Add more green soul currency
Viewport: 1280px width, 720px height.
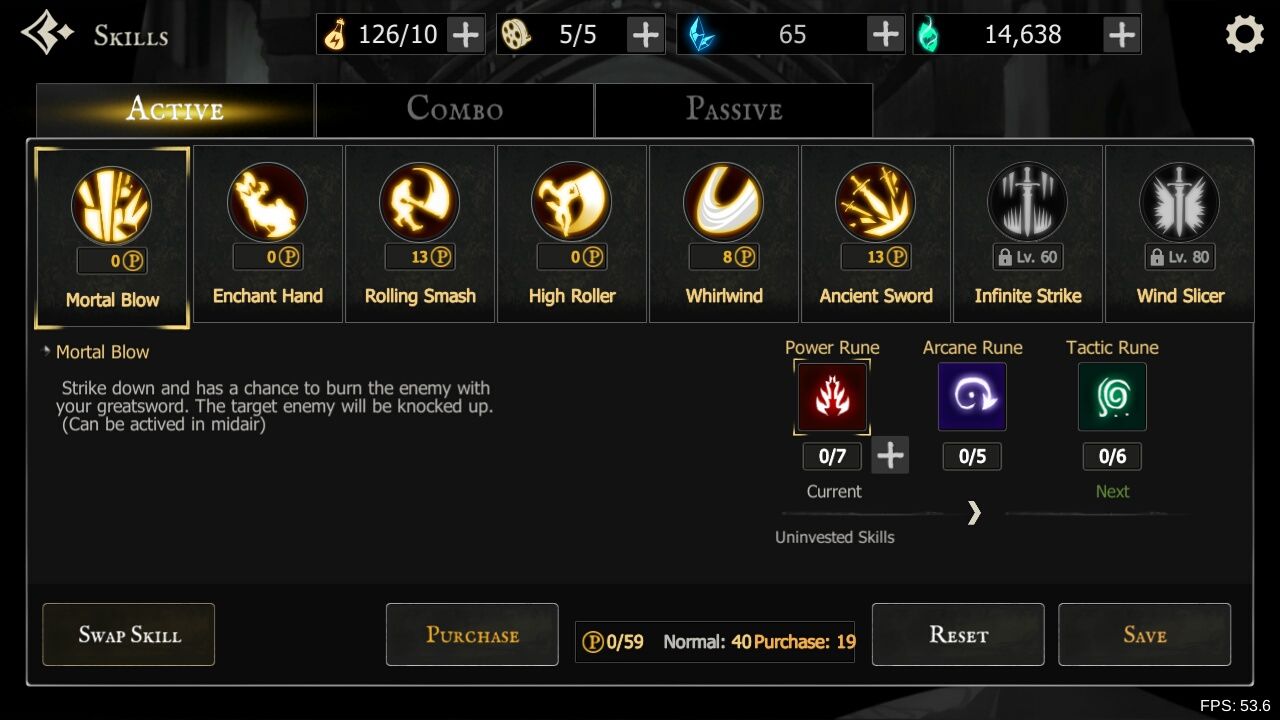pyautogui.click(x=1122, y=35)
